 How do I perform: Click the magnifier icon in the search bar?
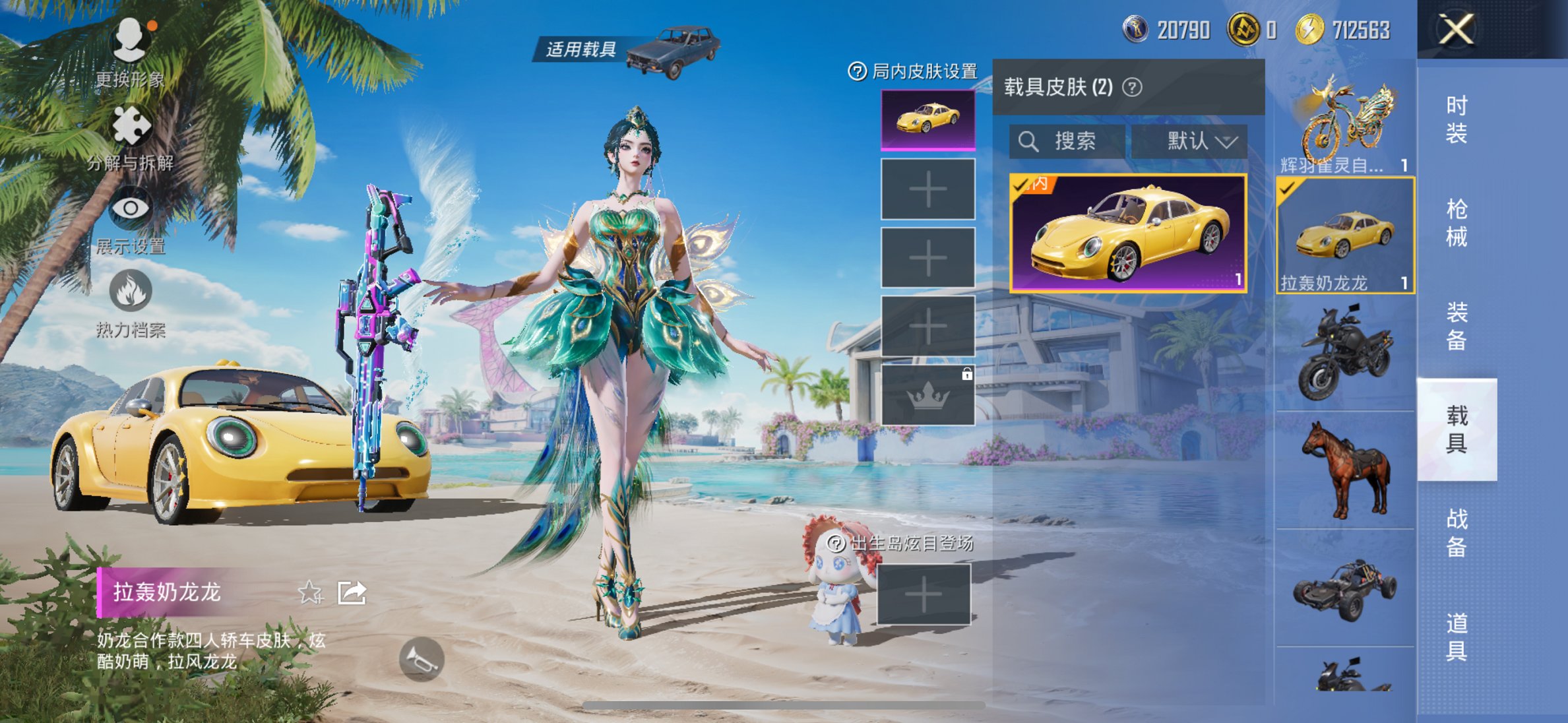(1028, 140)
